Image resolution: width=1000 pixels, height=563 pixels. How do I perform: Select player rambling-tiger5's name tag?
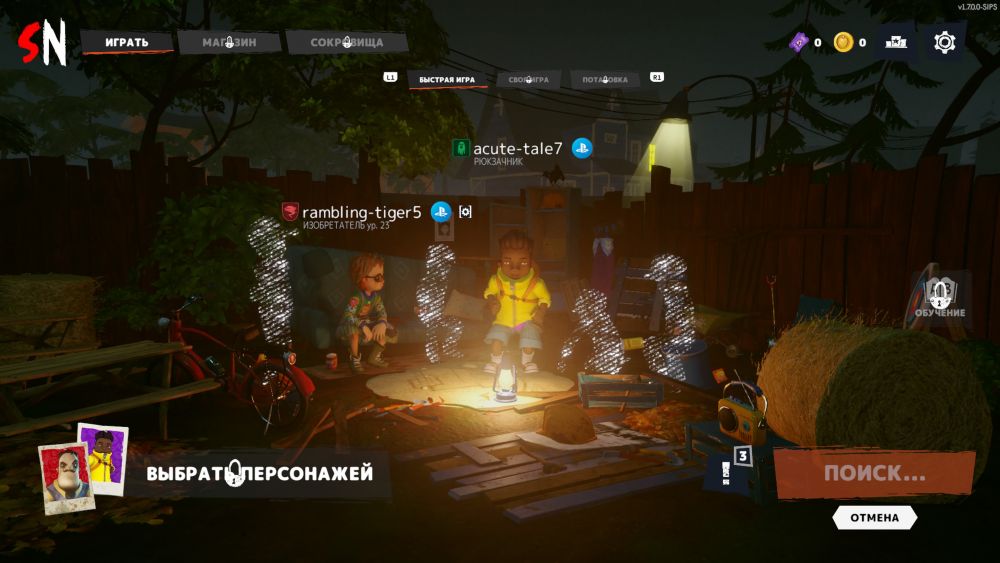click(x=361, y=212)
